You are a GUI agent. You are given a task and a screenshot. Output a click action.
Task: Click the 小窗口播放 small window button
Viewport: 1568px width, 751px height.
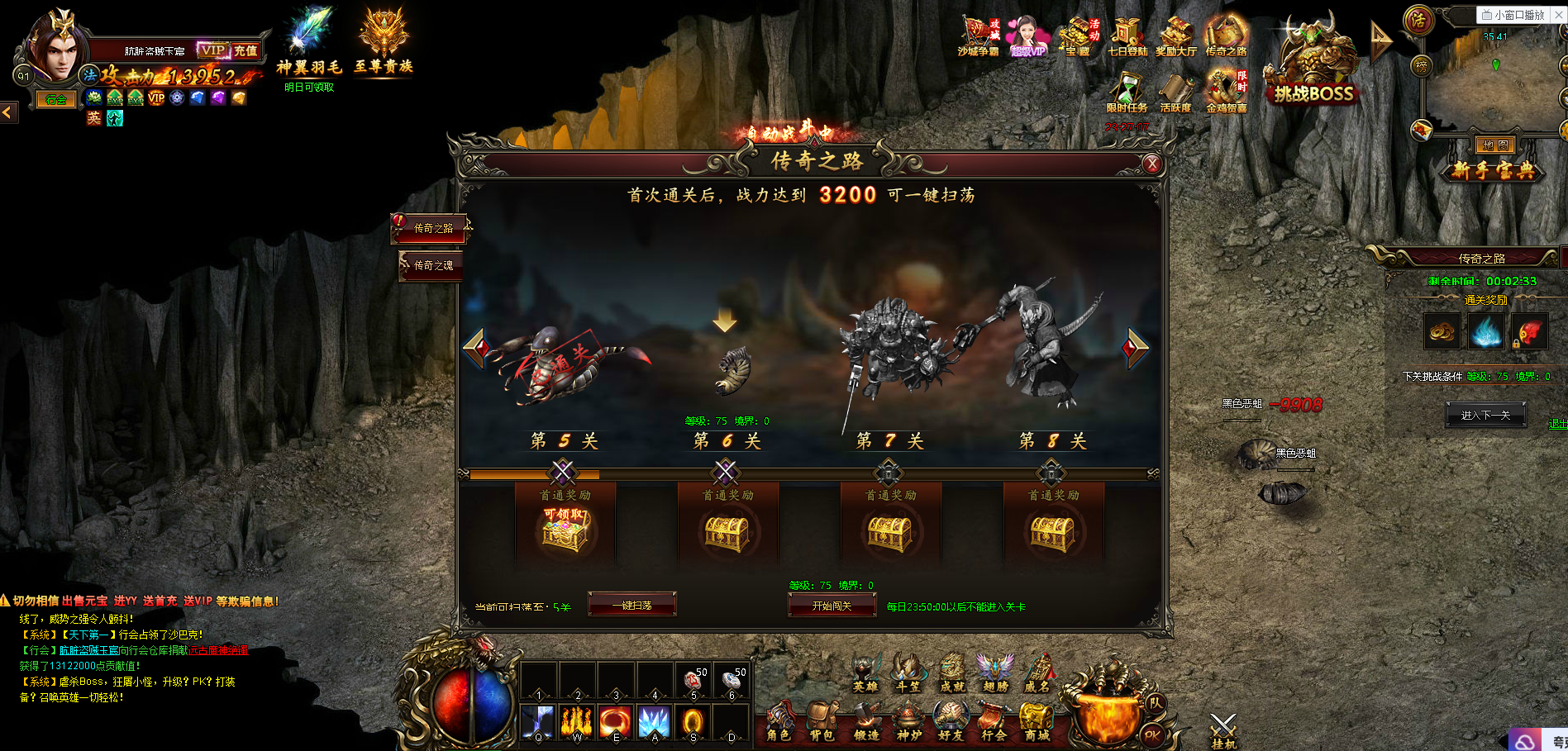tap(1513, 14)
